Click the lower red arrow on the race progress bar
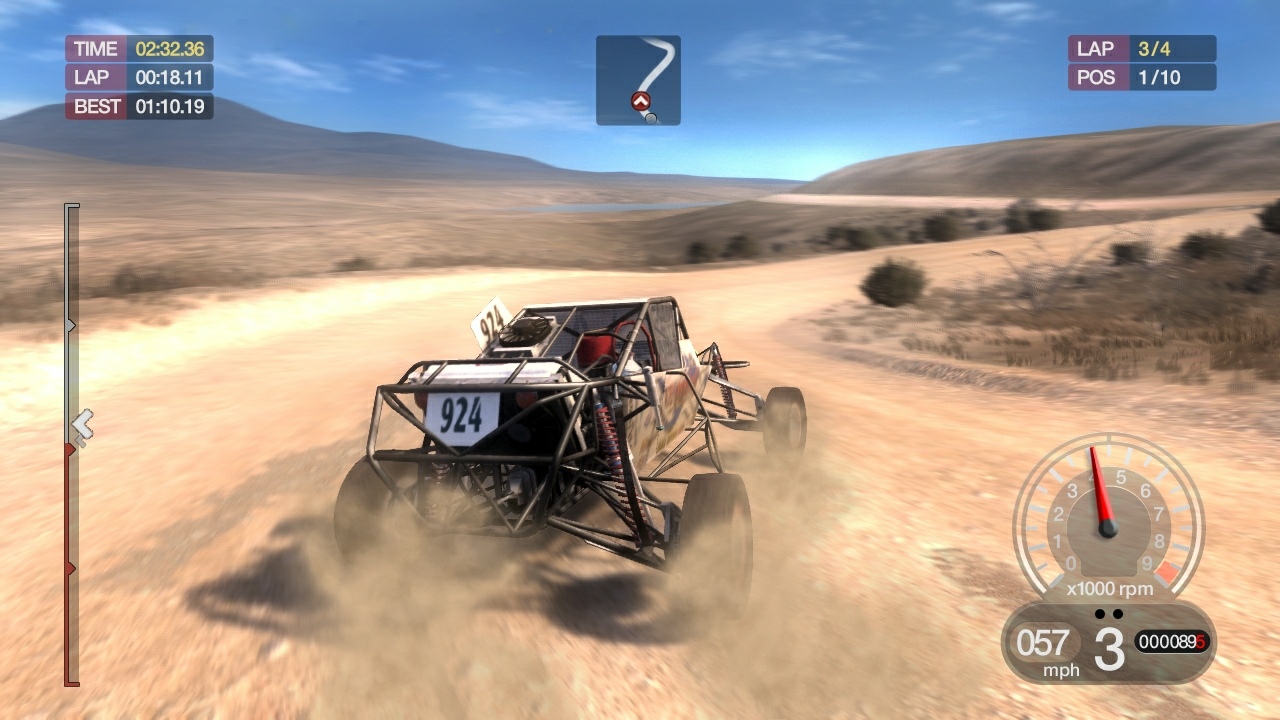 pyautogui.click(x=69, y=566)
